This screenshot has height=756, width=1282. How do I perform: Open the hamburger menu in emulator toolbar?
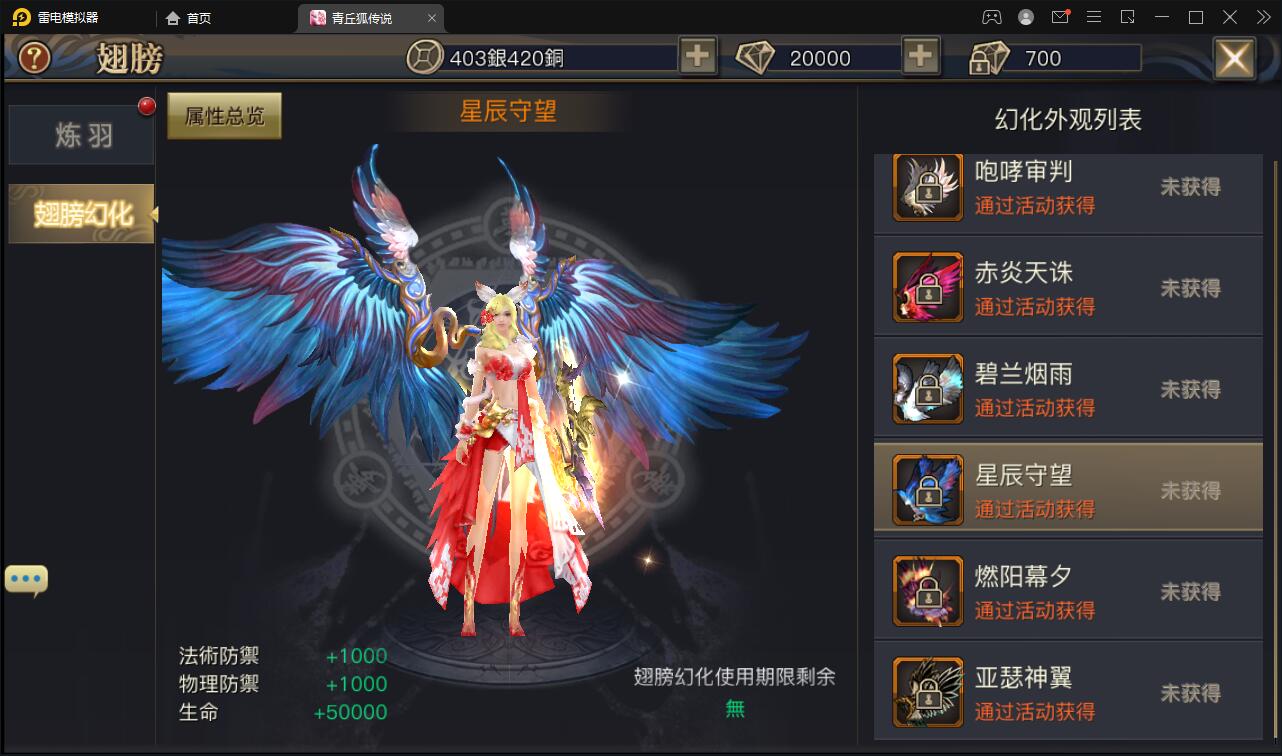pyautogui.click(x=1094, y=16)
